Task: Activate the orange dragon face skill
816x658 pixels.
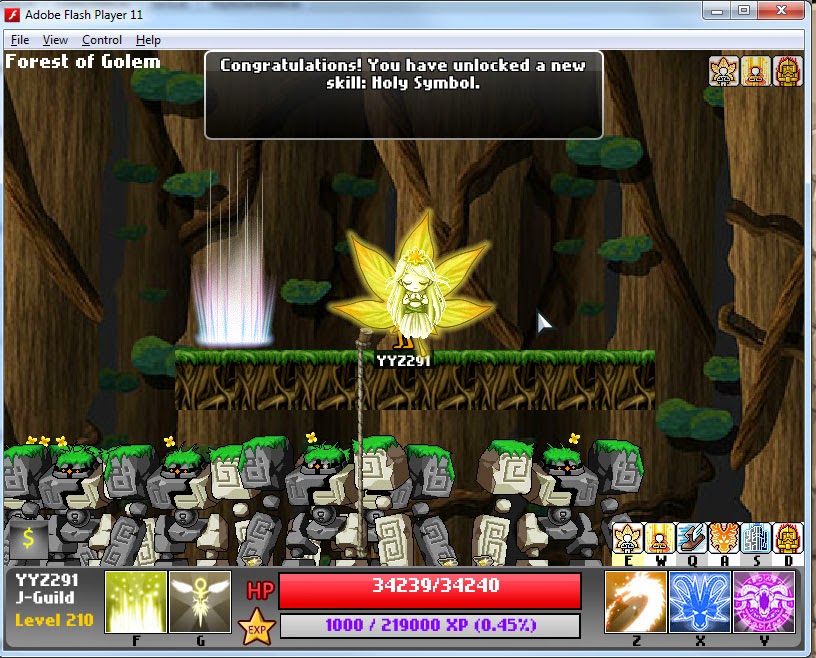Action: 724,539
